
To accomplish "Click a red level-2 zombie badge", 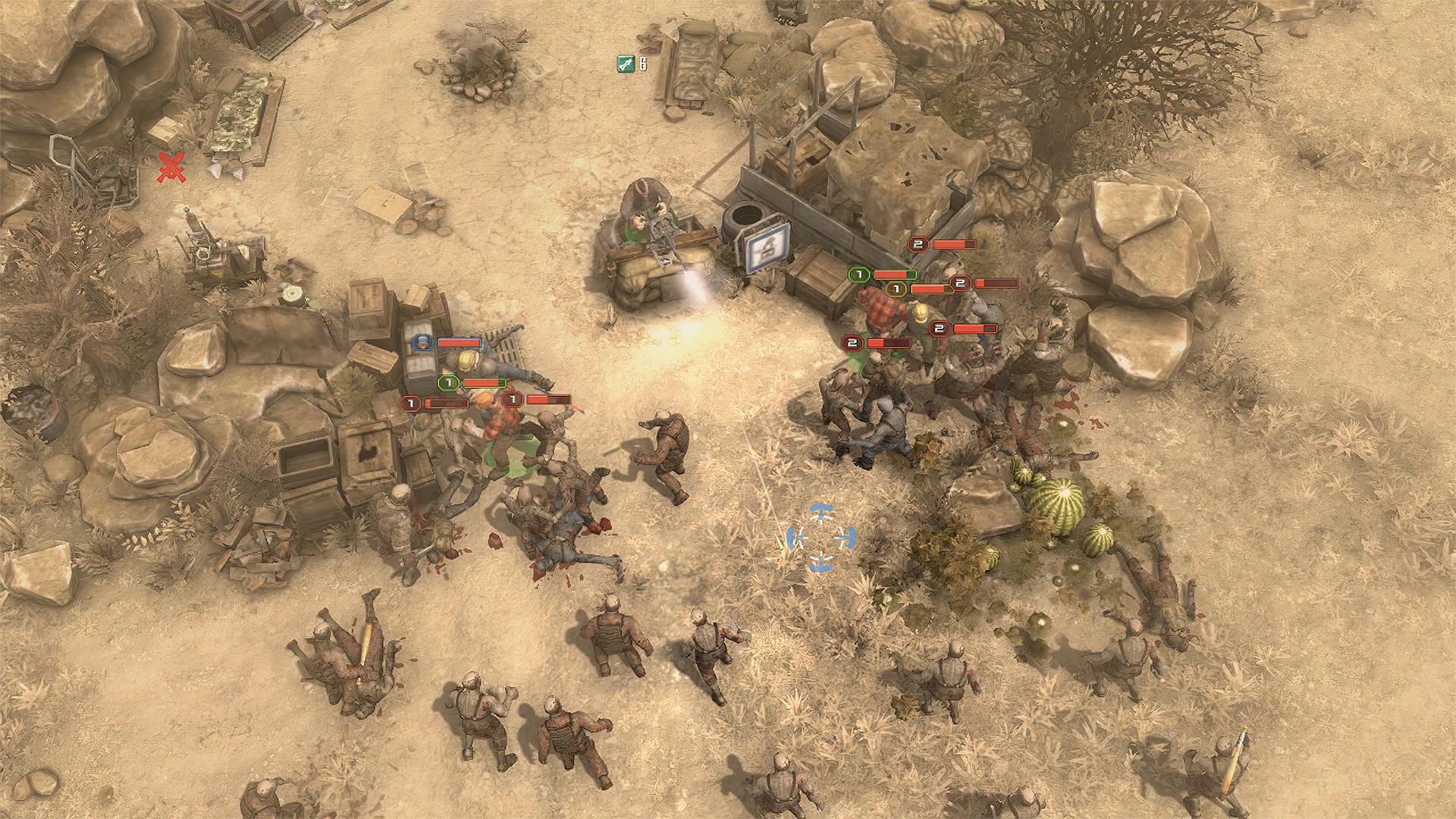I will pos(920,244).
